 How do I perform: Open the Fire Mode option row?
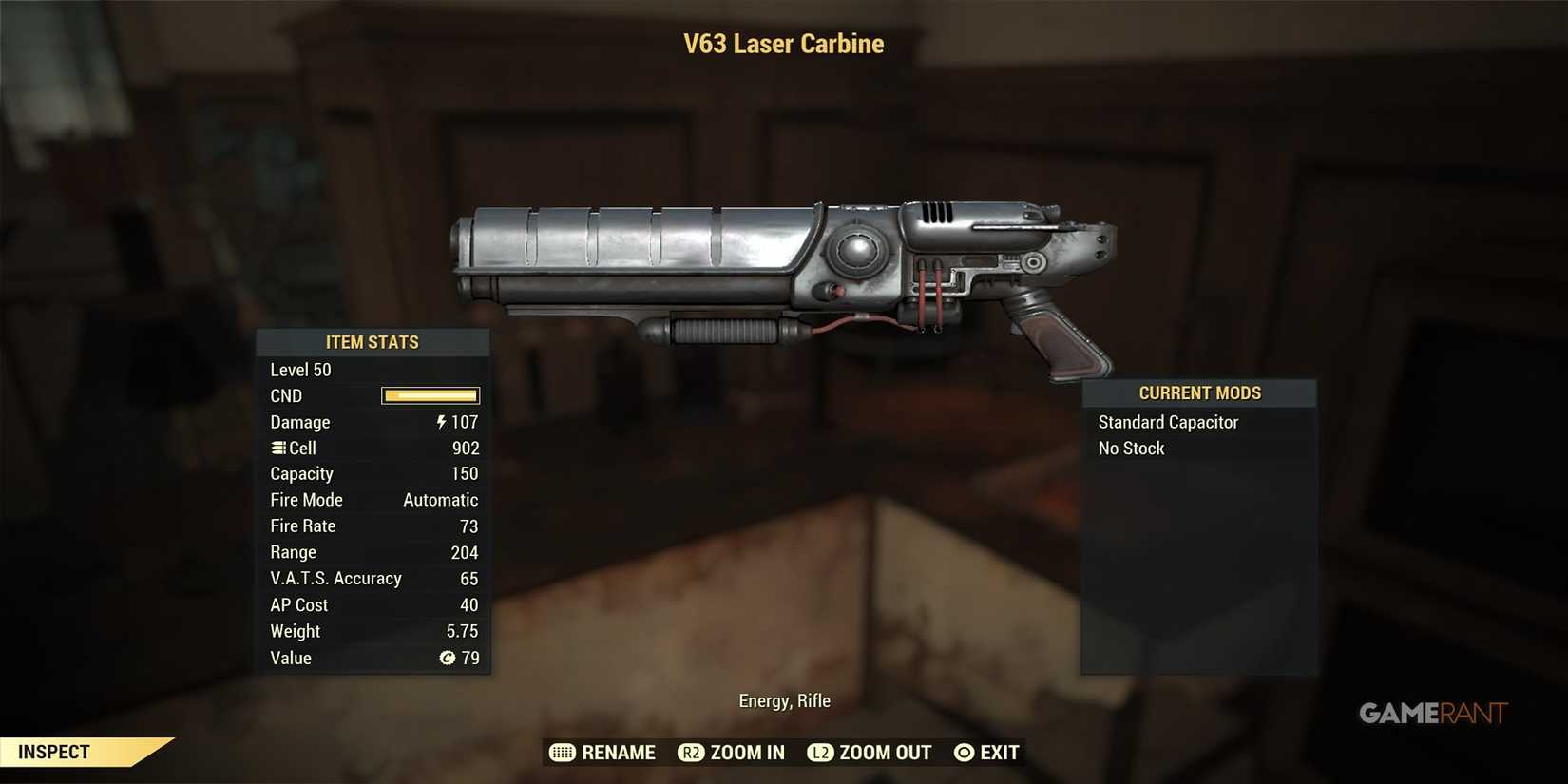306,499
